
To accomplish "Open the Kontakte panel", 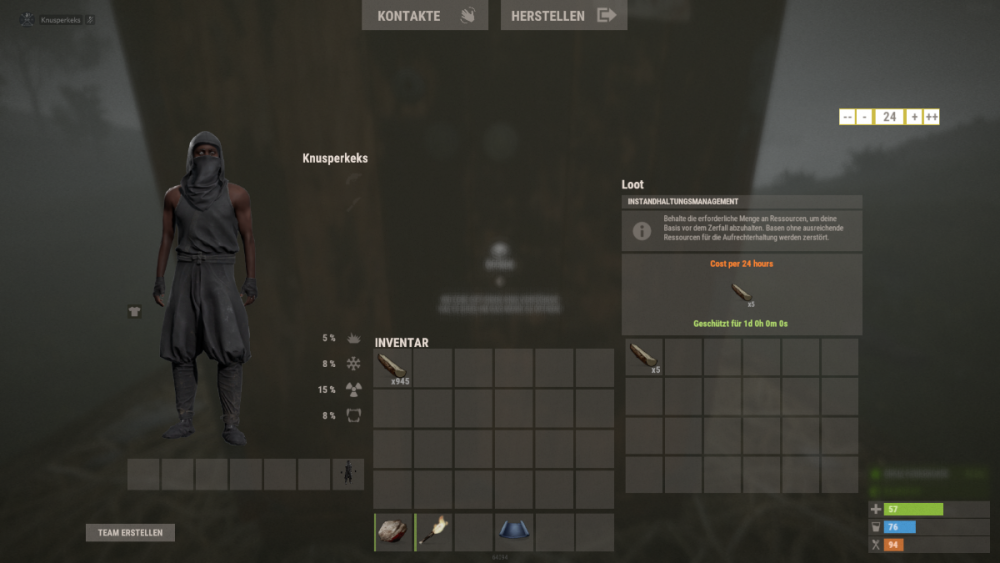I will pos(424,15).
